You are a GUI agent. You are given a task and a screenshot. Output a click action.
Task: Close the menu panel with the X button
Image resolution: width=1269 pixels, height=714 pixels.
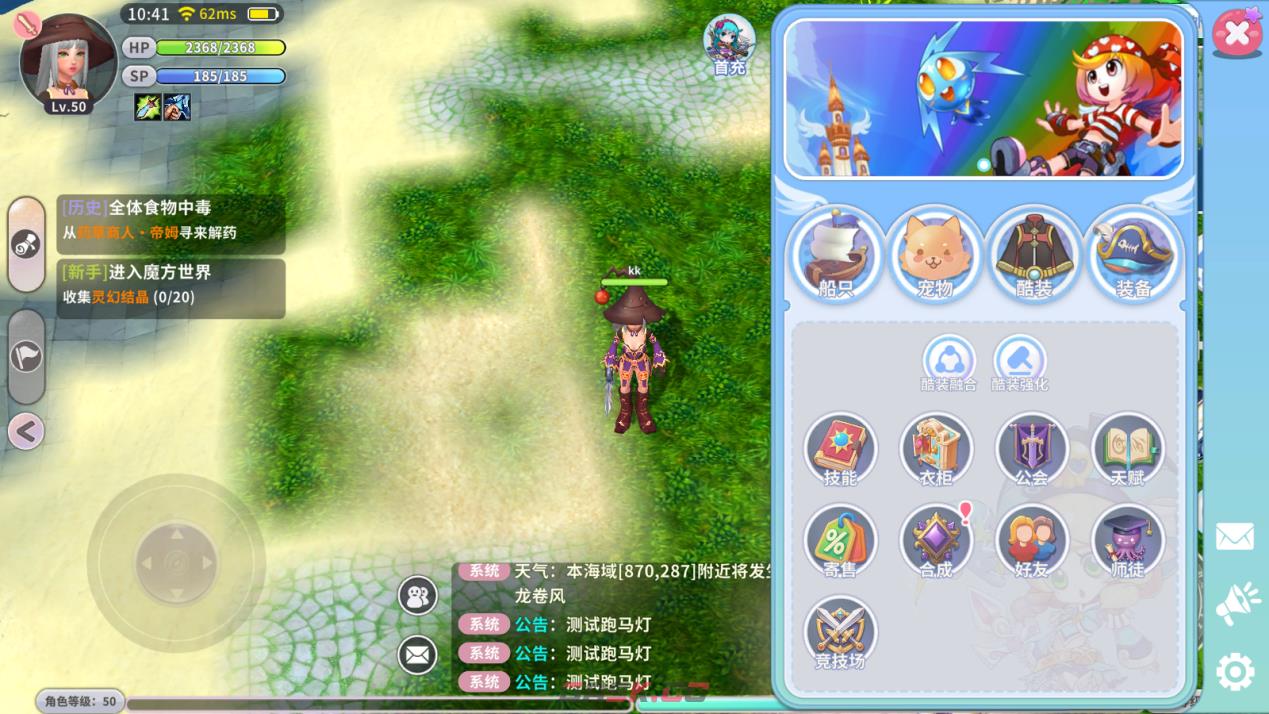tap(1237, 35)
